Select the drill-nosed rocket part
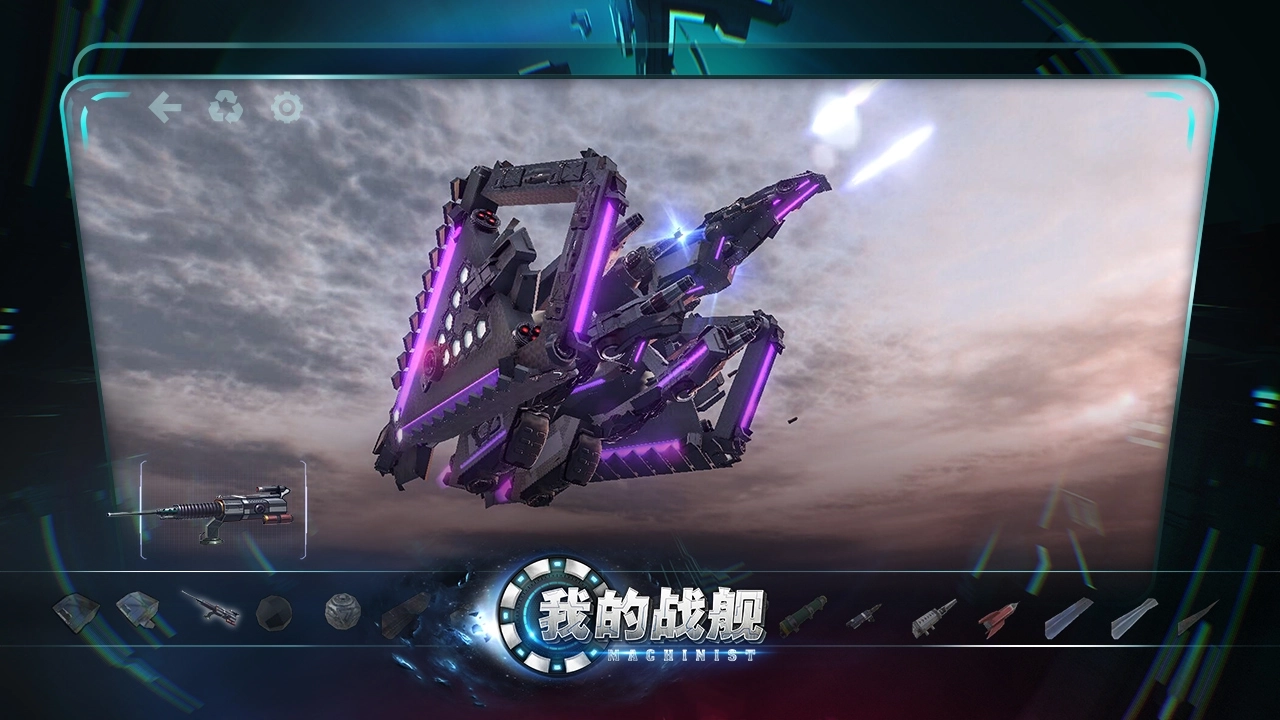This screenshot has width=1280, height=720. pos(932,618)
